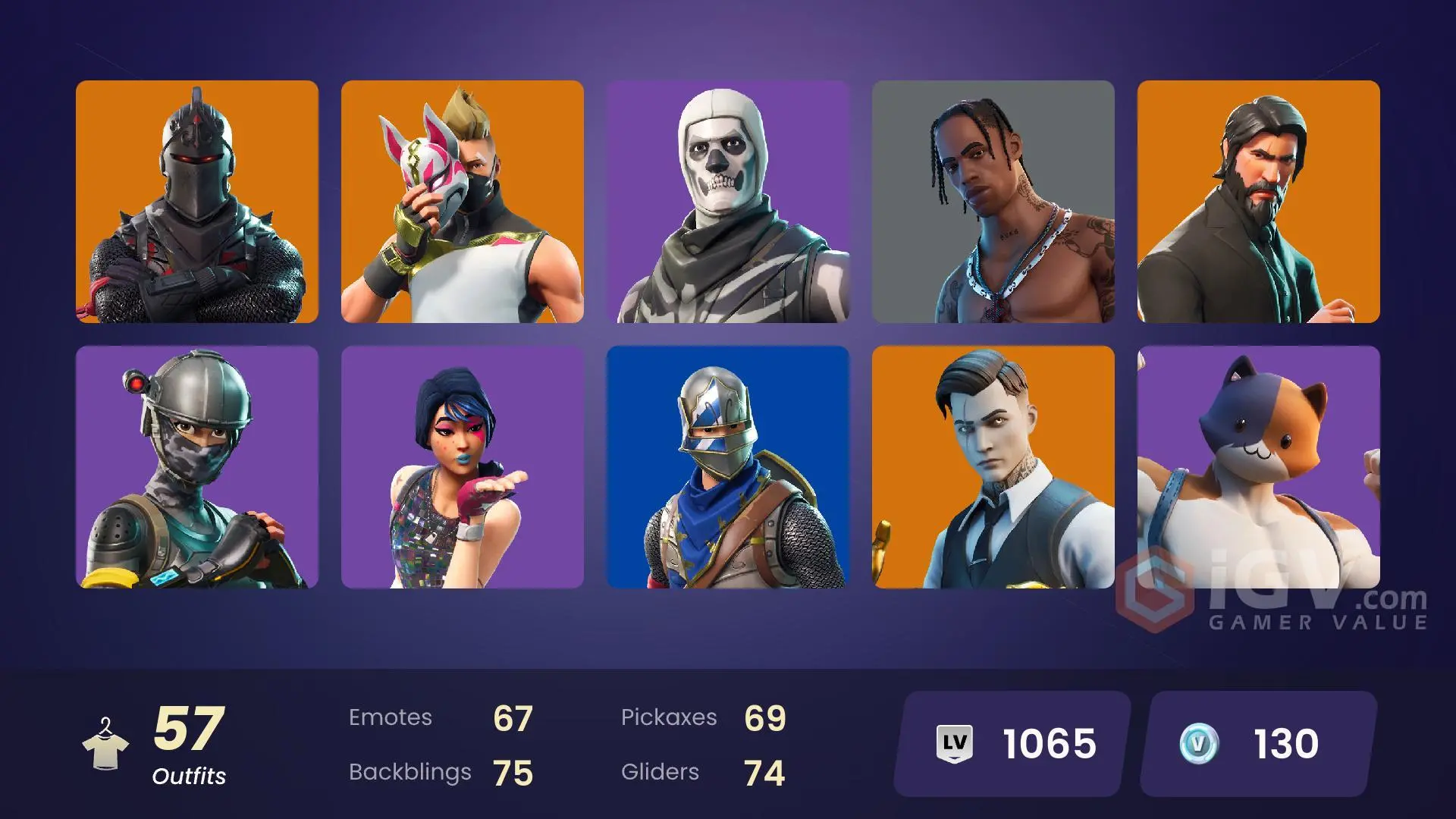Click the account level 1065 panel
The height and width of the screenshot is (819, 1456).
click(1009, 742)
